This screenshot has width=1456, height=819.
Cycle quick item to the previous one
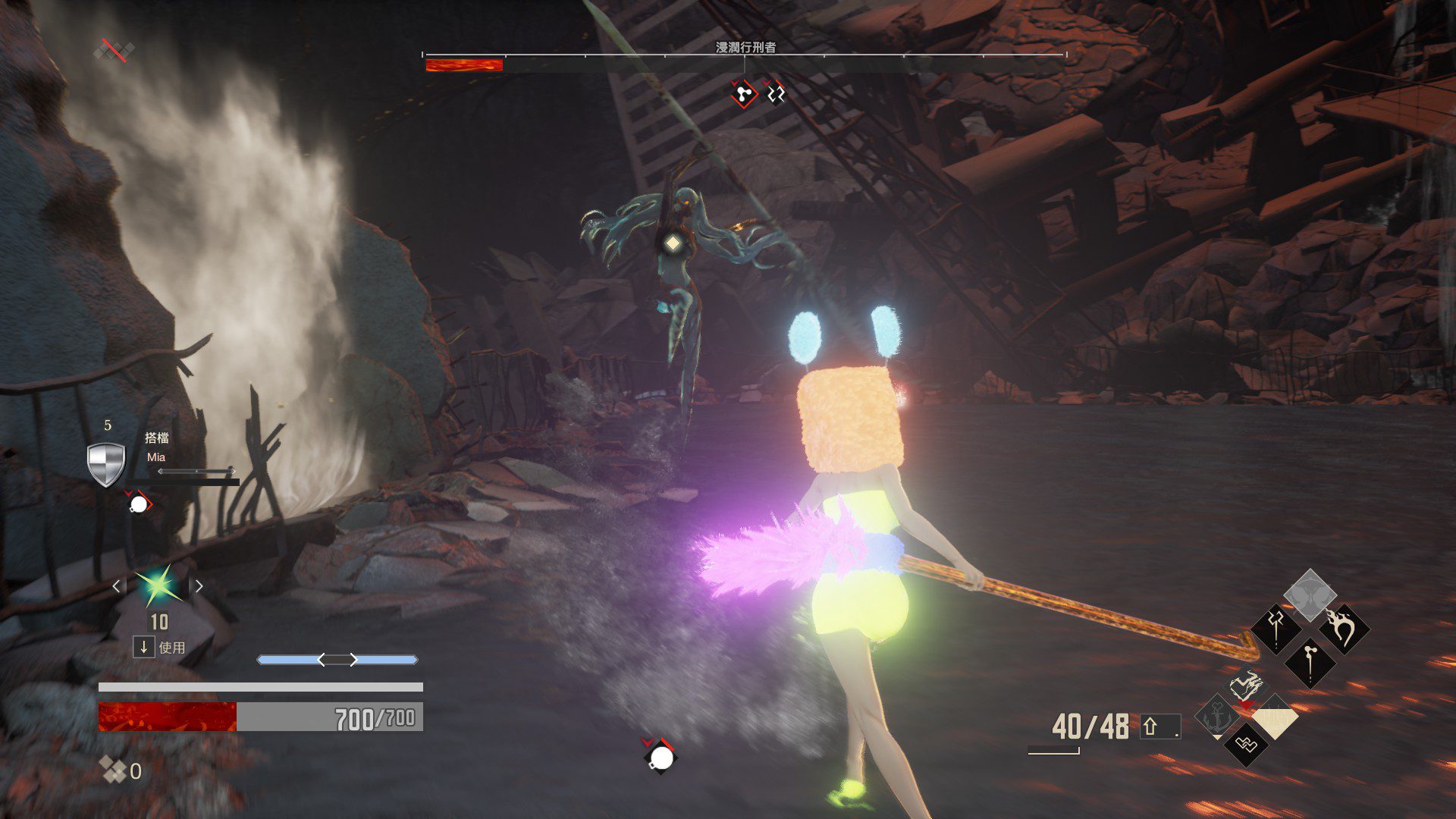[x=116, y=586]
